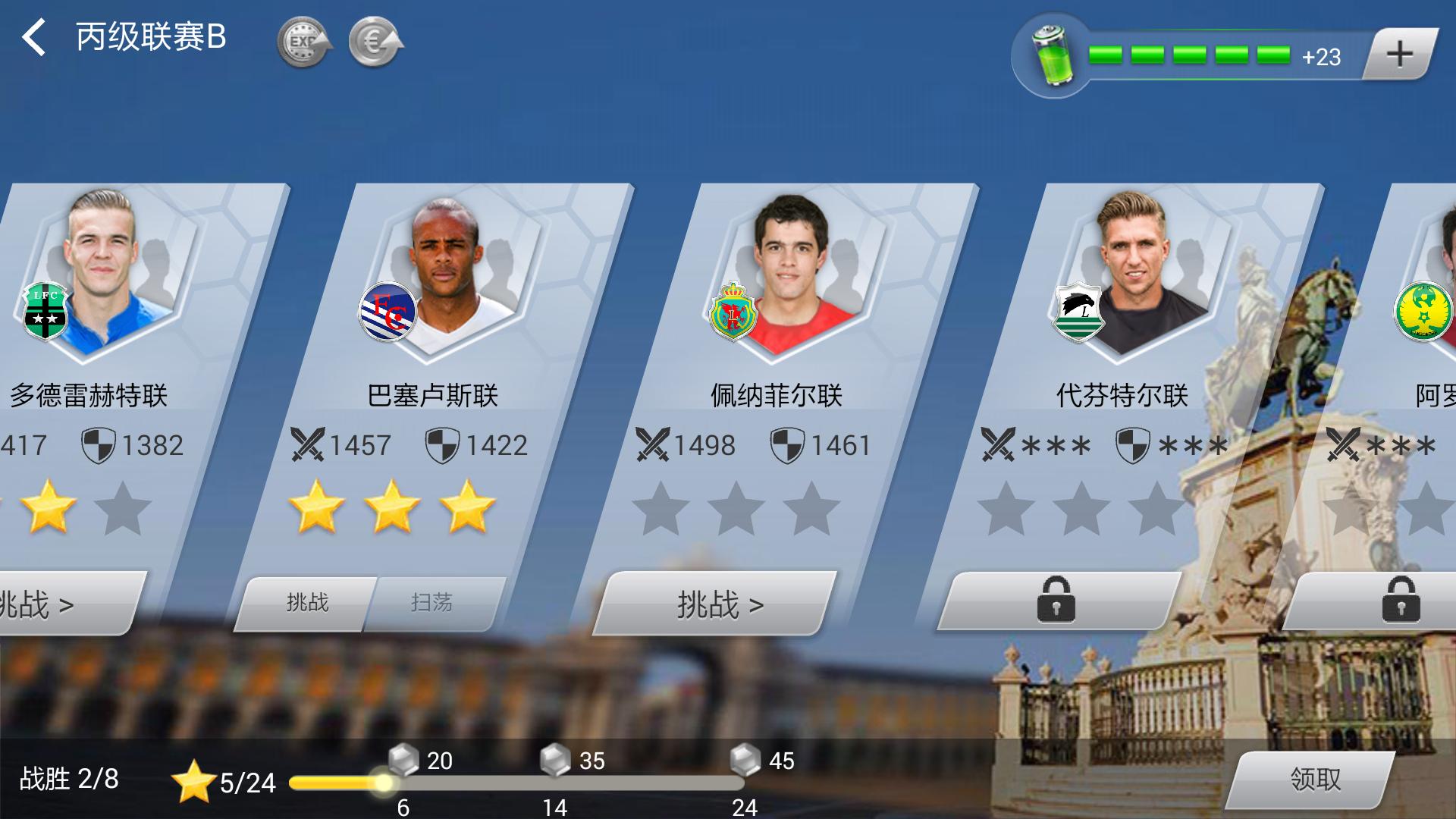Select the 多德雷赫特联 player portrait
Image resolution: width=1456 pixels, height=819 pixels.
pyautogui.click(x=102, y=273)
